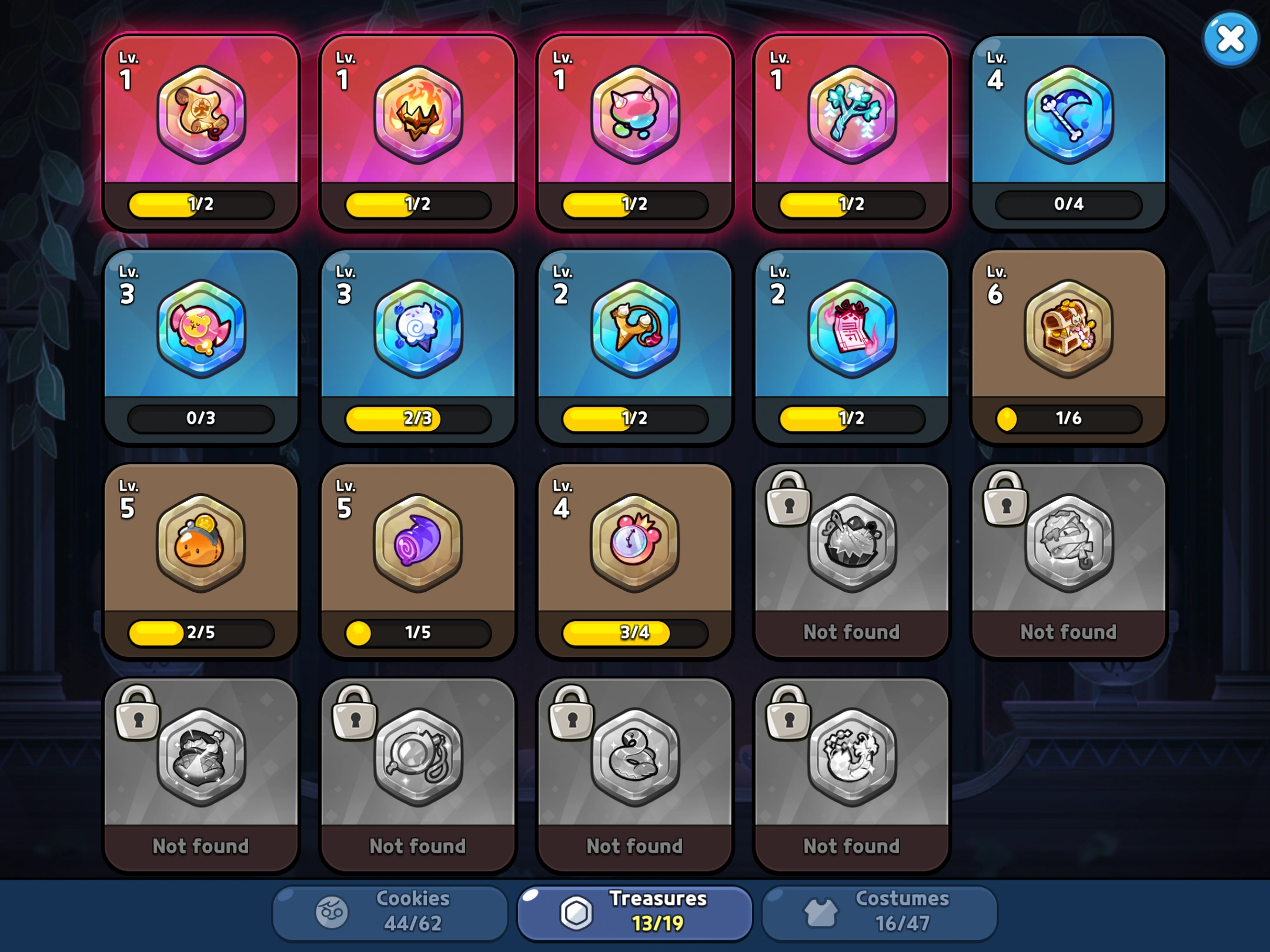Image resolution: width=1270 pixels, height=952 pixels.
Task: Close the collection screen
Action: coord(1230,38)
